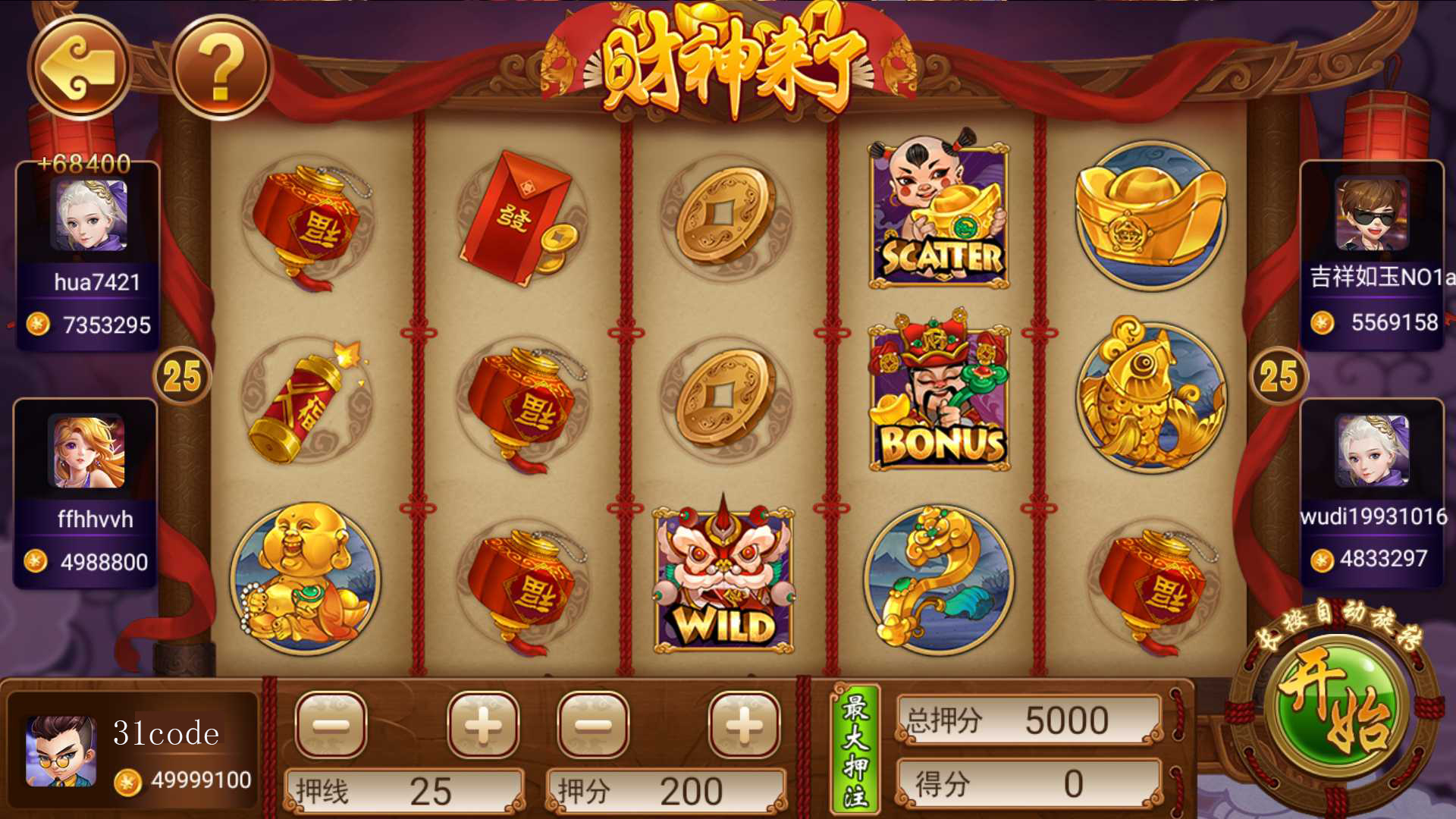Viewport: 1456px width, 819px height.
Task: Select wudi19931016's player avatar
Action: [1372, 450]
